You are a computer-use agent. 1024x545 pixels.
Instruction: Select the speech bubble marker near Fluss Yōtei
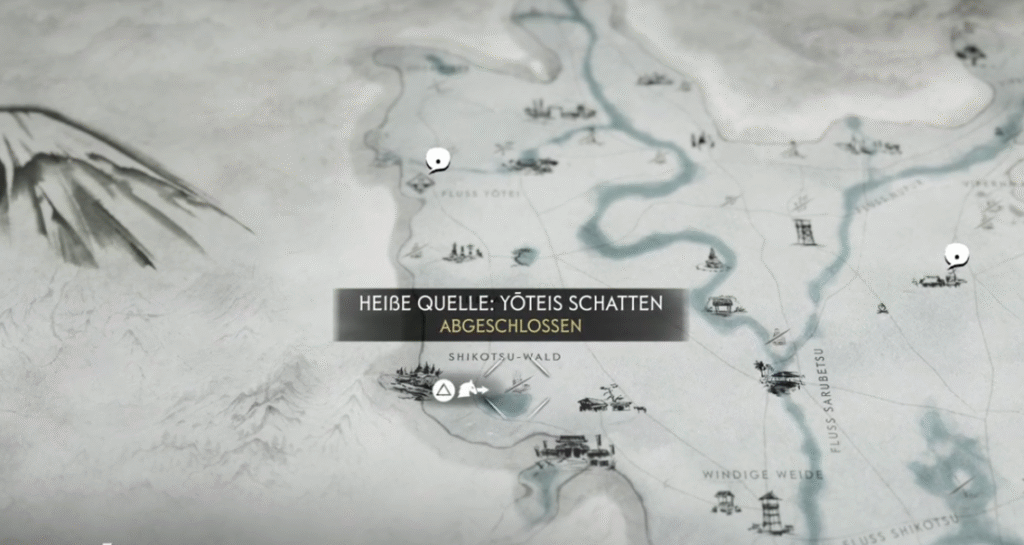coord(435,159)
